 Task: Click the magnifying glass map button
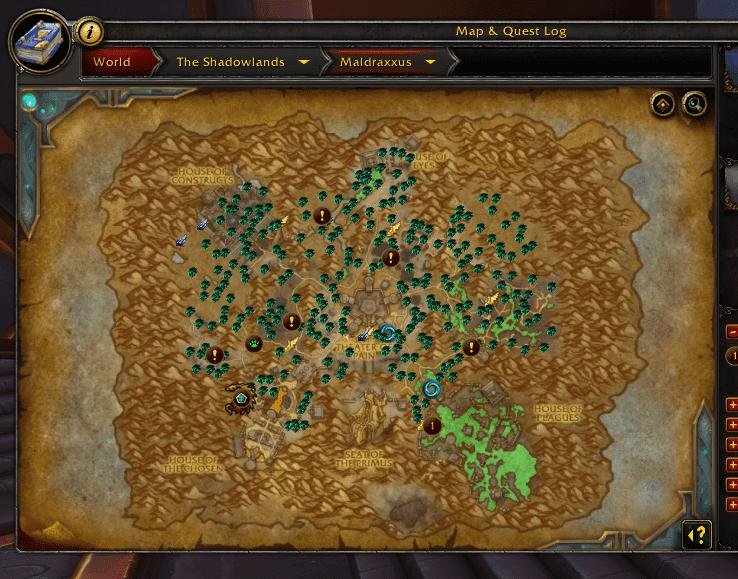click(693, 104)
